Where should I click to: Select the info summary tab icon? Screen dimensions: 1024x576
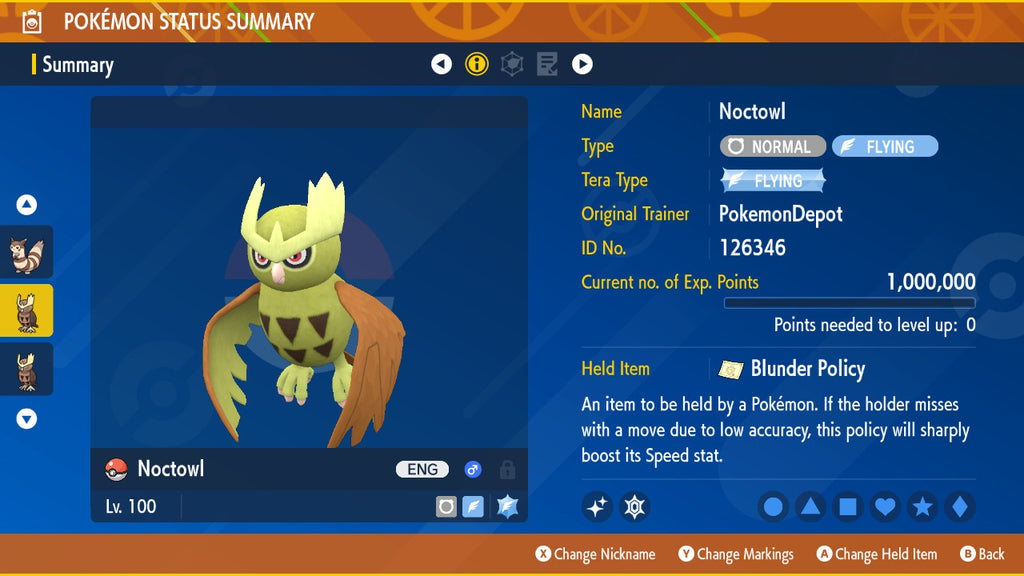(x=477, y=65)
